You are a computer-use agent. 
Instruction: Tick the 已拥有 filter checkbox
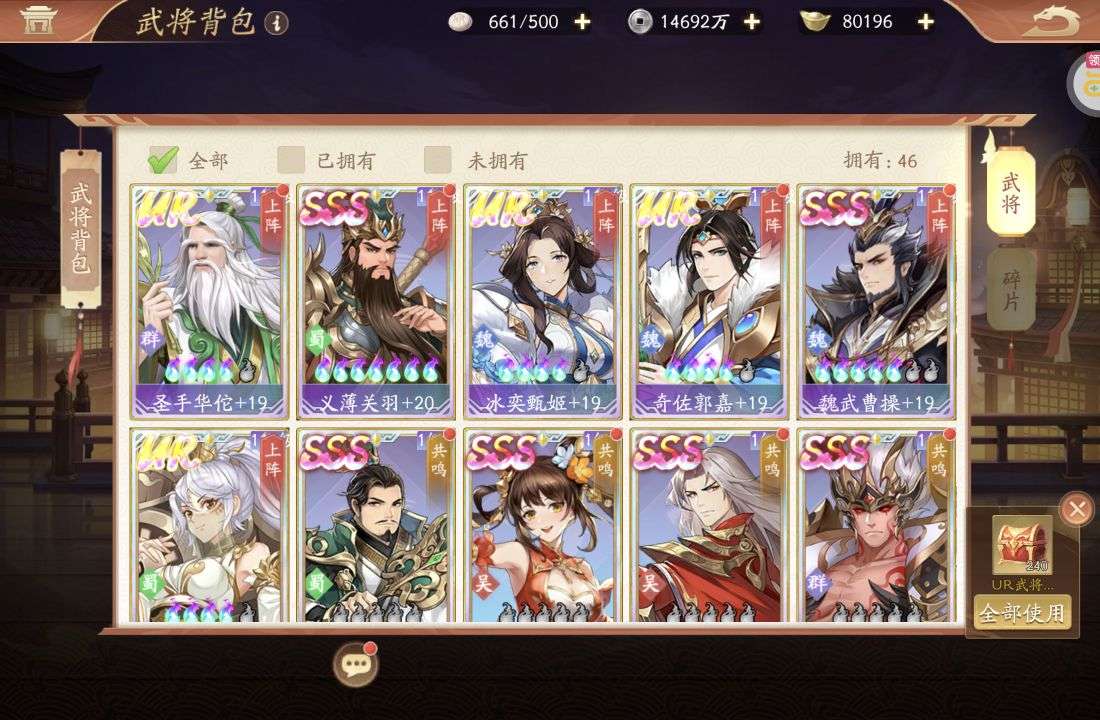(291, 160)
